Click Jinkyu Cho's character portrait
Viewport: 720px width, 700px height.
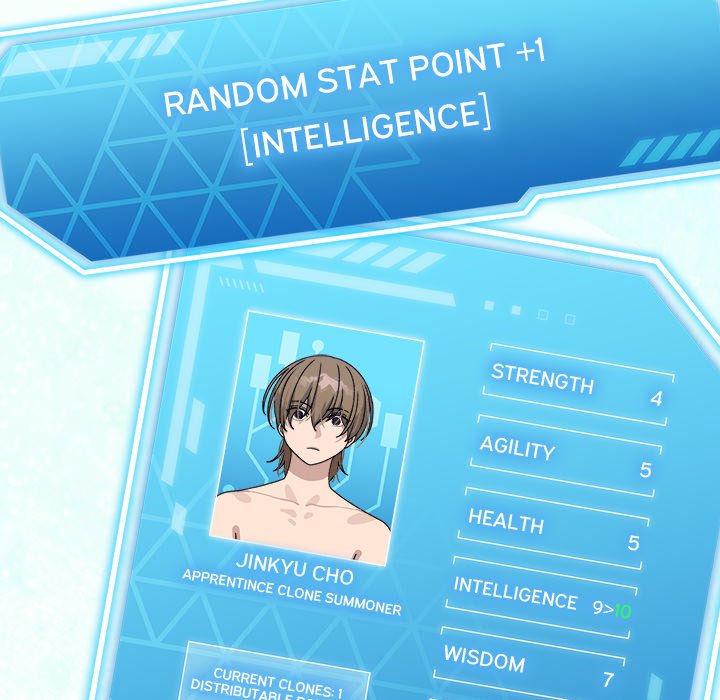[x=318, y=438]
